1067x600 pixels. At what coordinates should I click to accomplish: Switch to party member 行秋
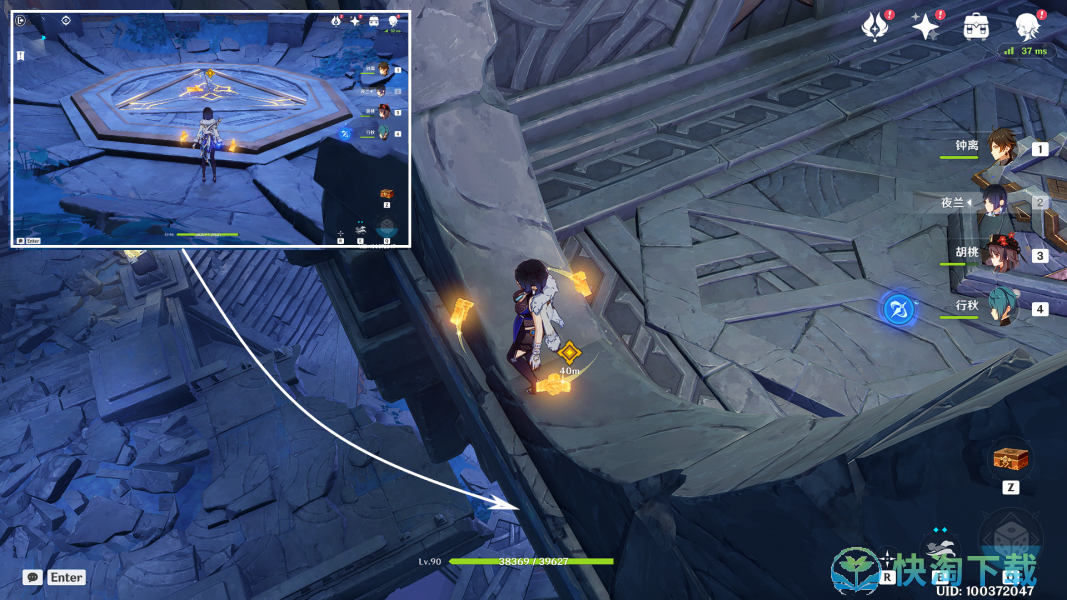[1001, 308]
